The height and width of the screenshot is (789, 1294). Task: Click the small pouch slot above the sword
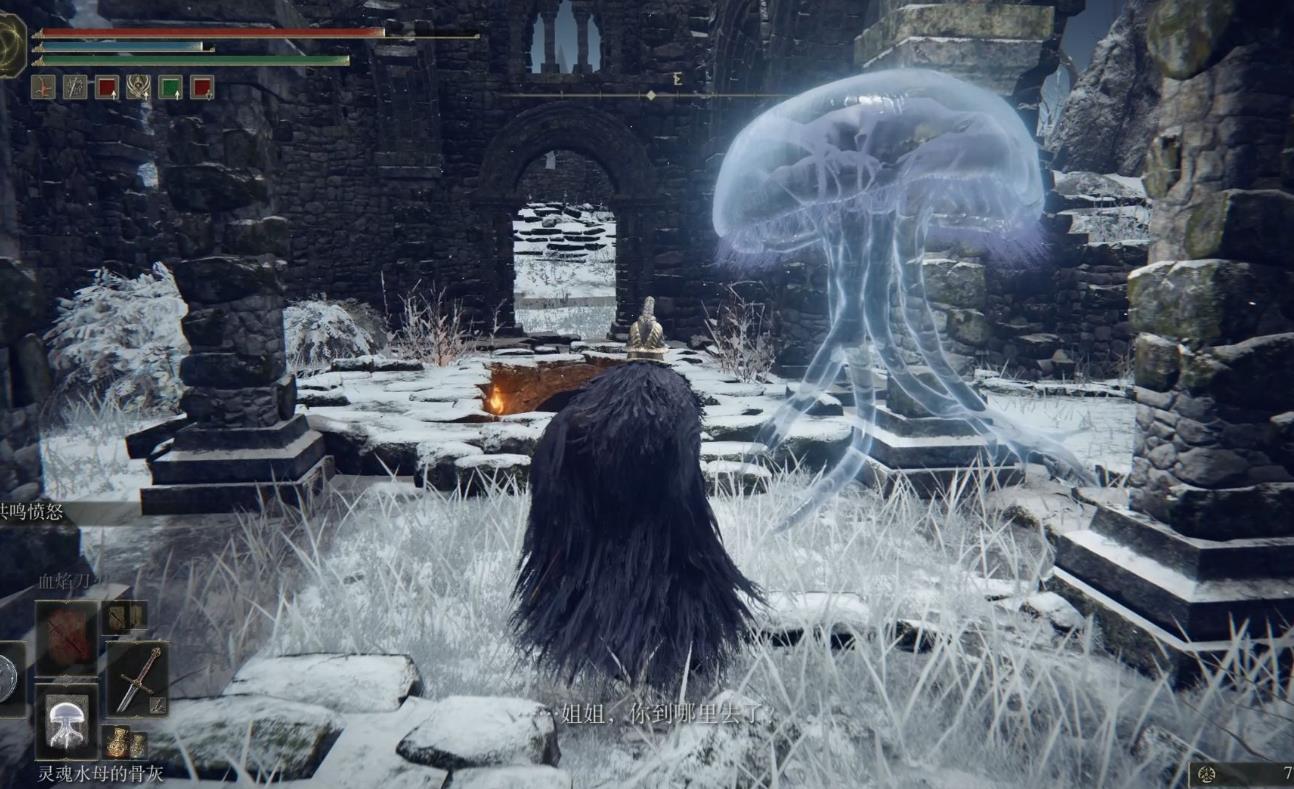click(x=125, y=617)
